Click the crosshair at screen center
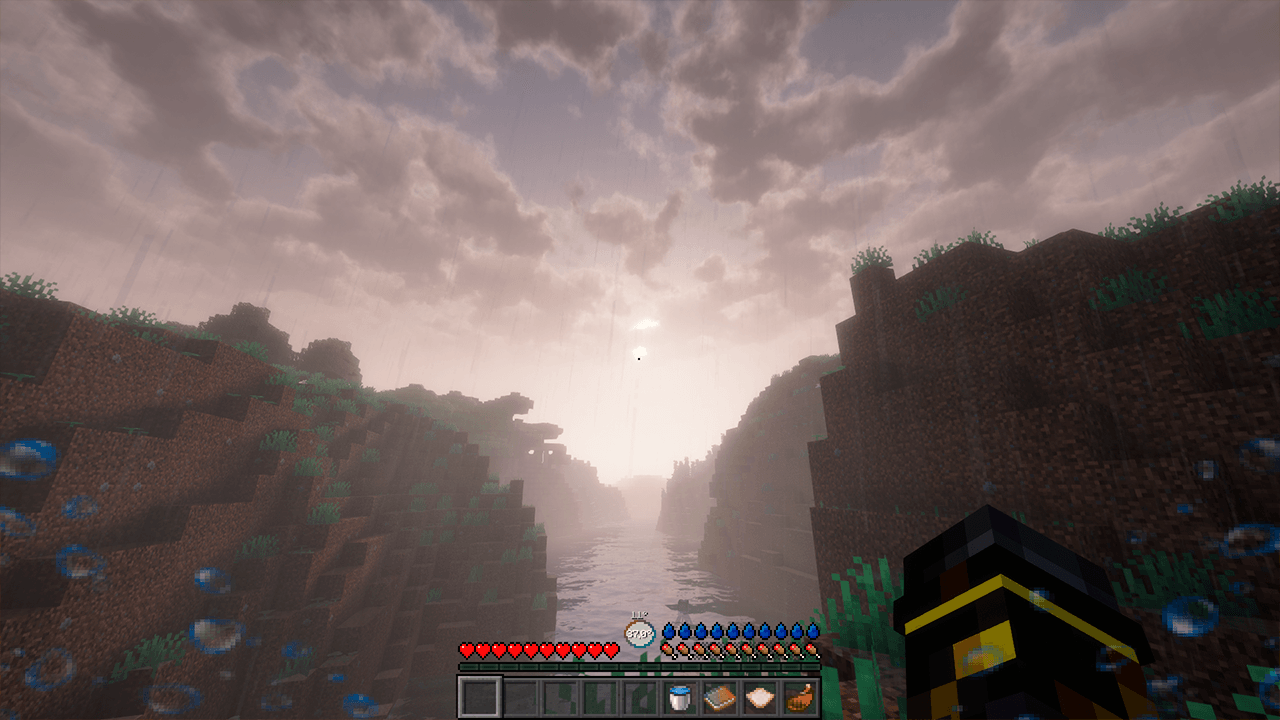This screenshot has height=720, width=1280. [640, 360]
